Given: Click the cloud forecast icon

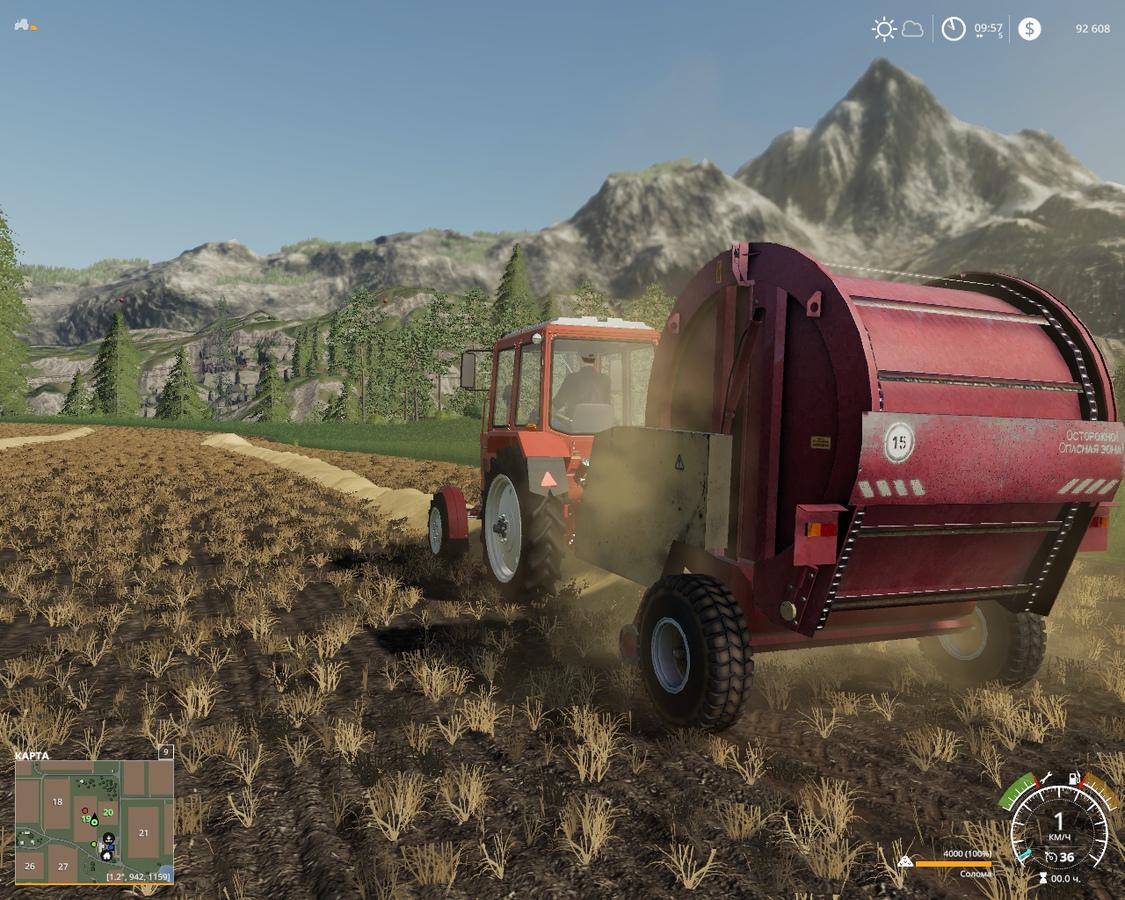Looking at the screenshot, I should click(913, 29).
